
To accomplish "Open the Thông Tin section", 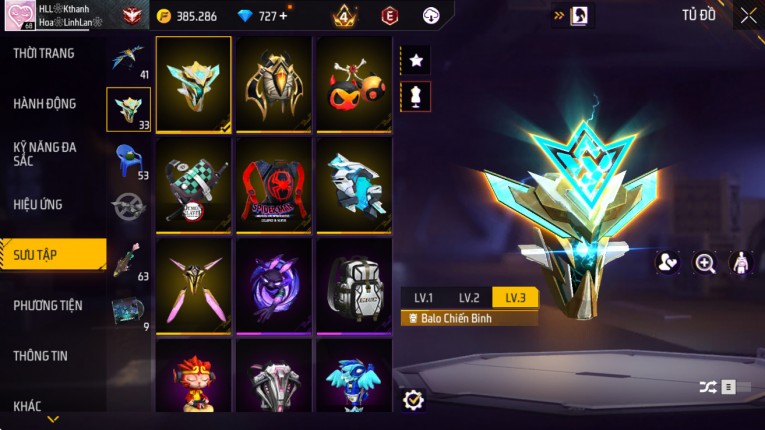I will click(x=41, y=355).
